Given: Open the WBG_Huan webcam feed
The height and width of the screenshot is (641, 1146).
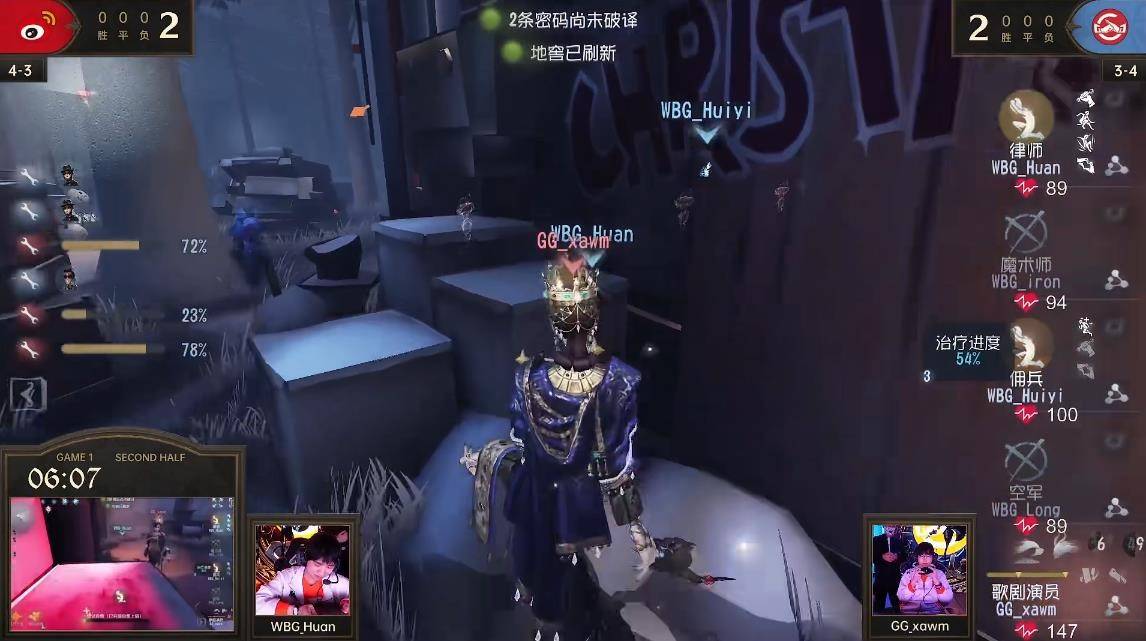Looking at the screenshot, I should coord(303,570).
